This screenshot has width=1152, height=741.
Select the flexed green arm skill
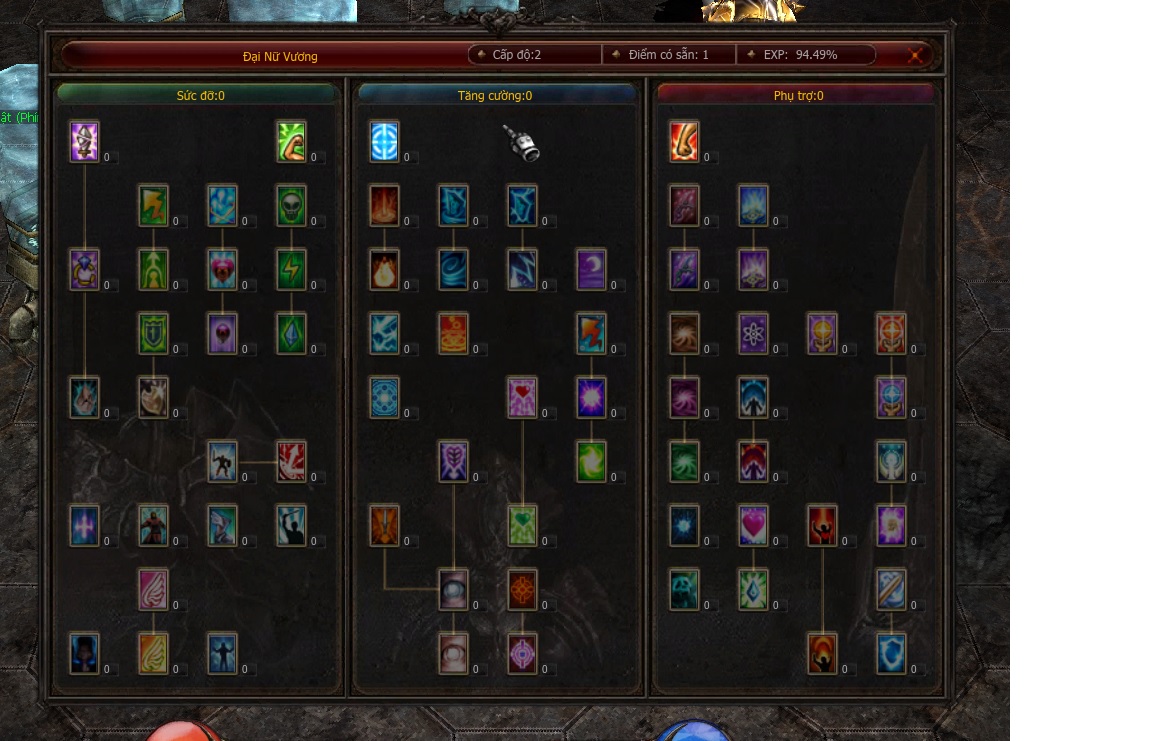[291, 142]
